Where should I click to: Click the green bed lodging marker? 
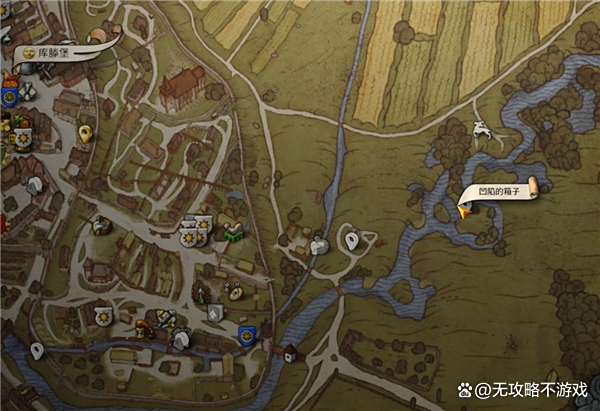pos(232,228)
